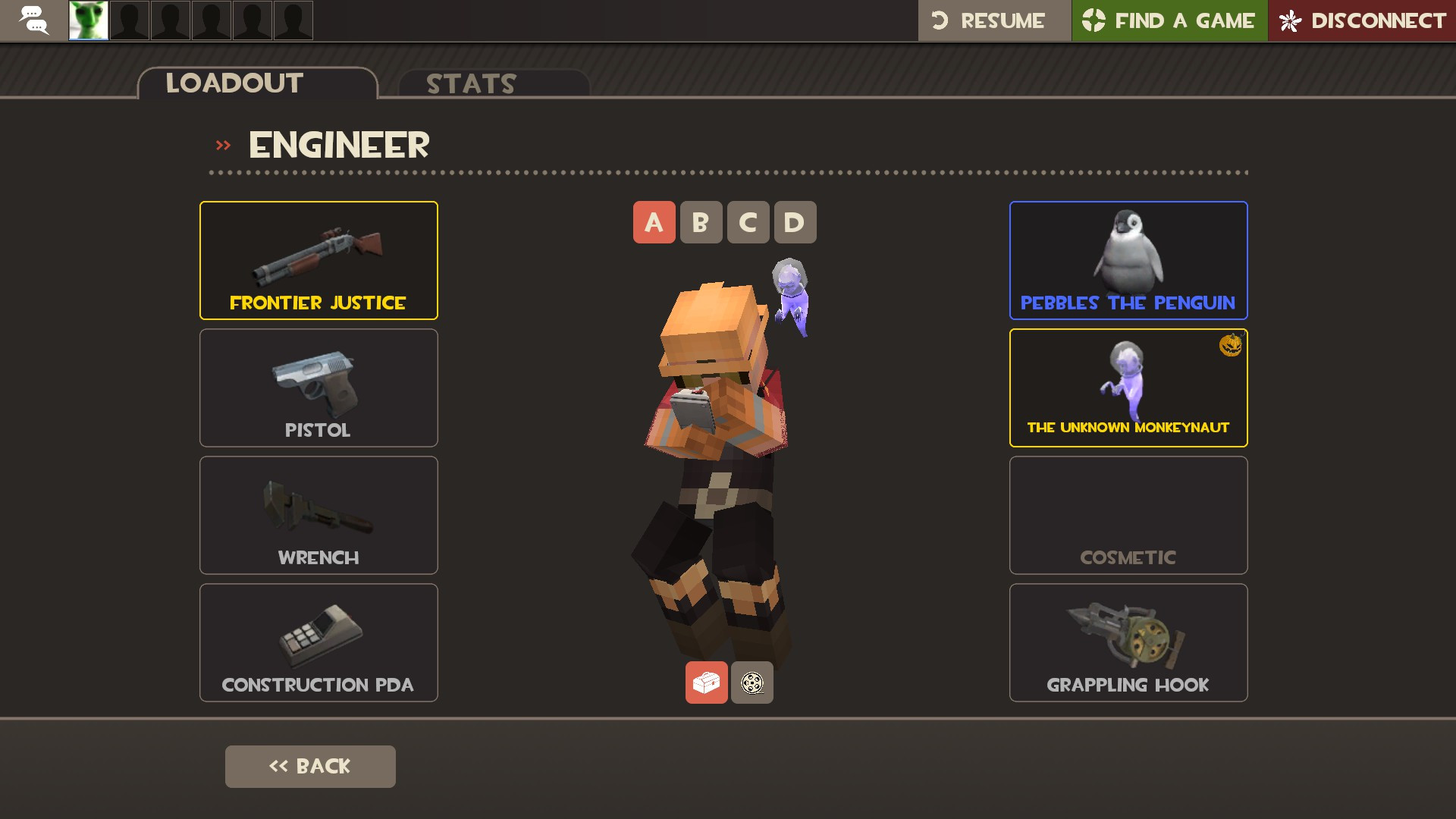1456x819 pixels.
Task: Click the film reel icon below the character
Action: (752, 682)
